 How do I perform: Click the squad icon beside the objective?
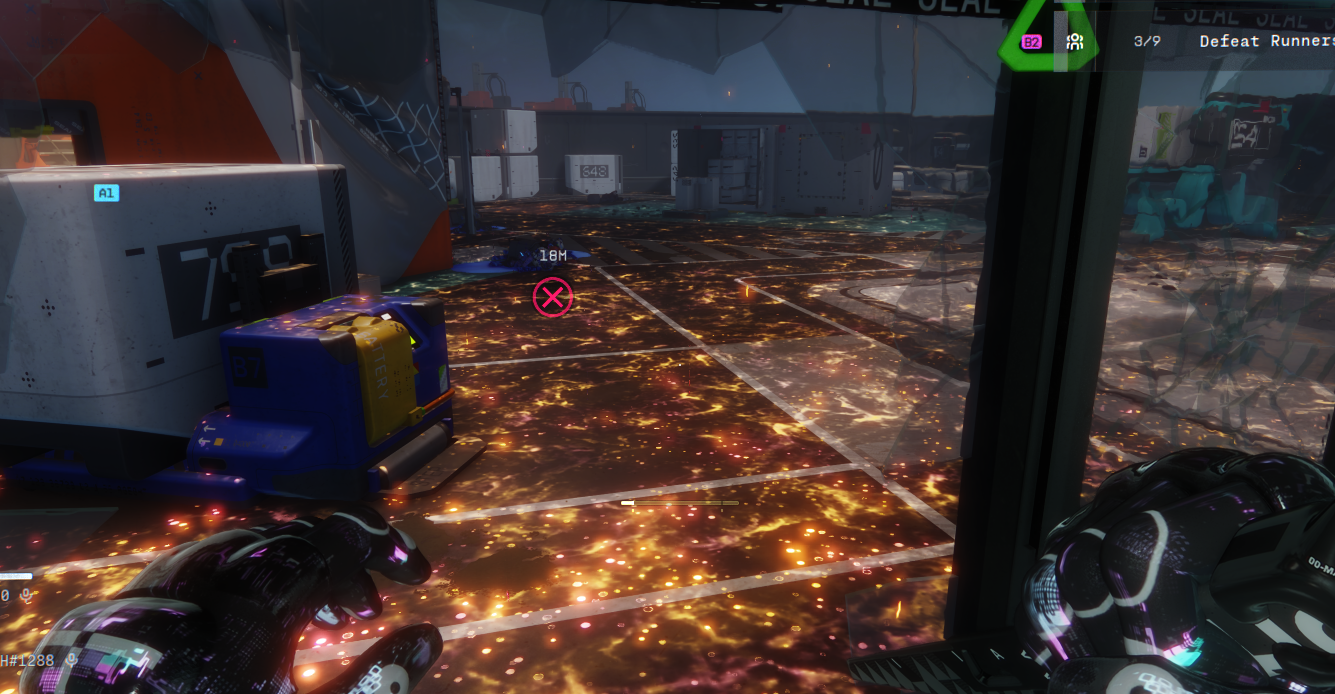point(1075,42)
